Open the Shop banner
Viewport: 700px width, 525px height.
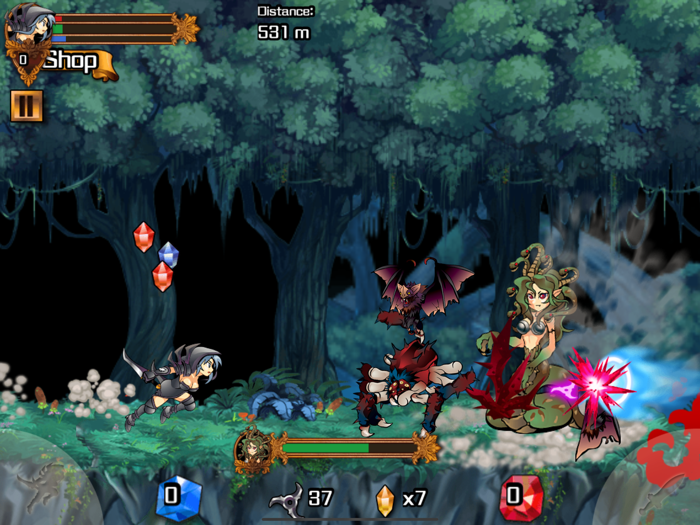click(76, 62)
